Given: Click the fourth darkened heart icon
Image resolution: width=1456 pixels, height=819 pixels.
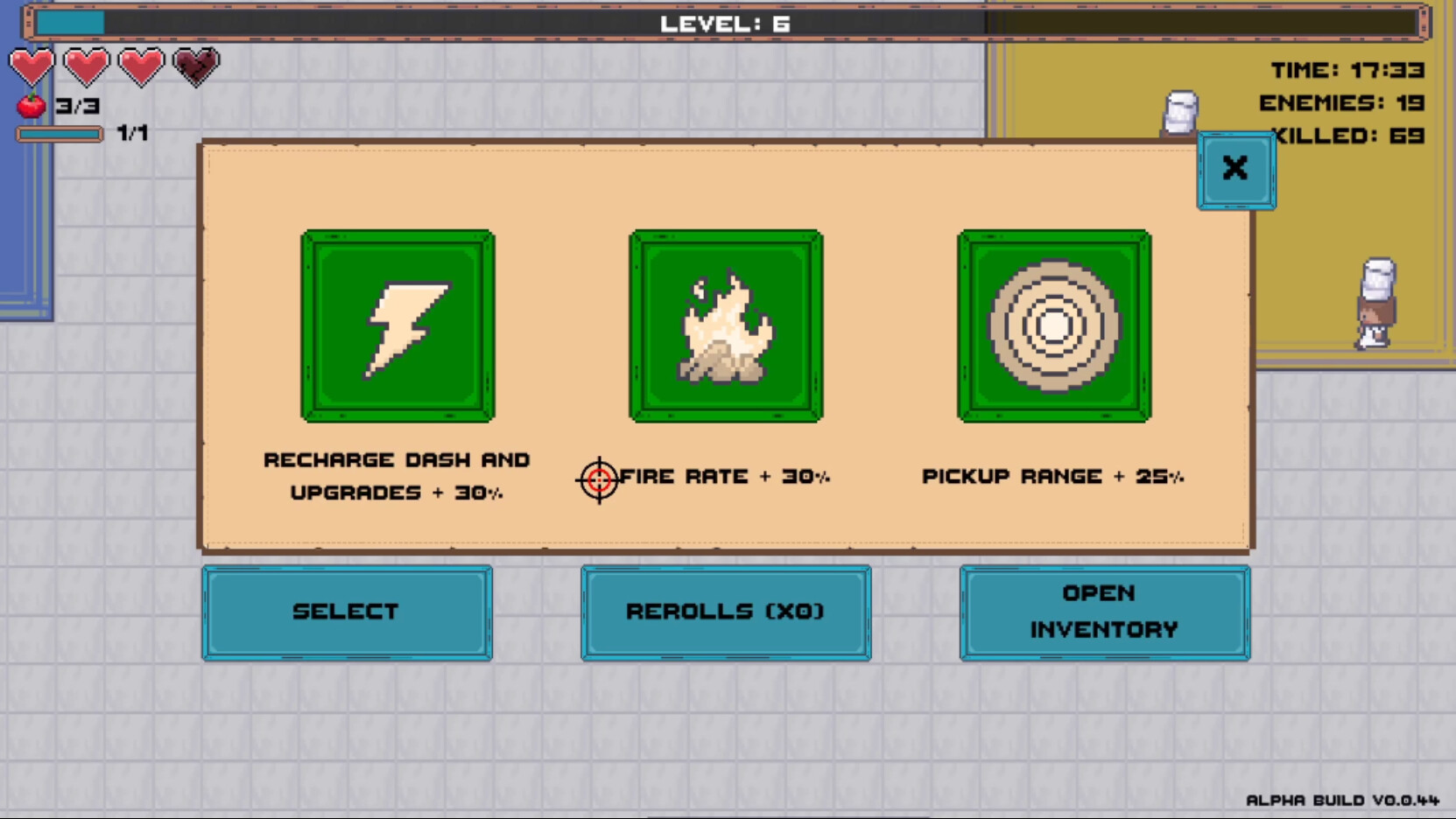Looking at the screenshot, I should (196, 66).
